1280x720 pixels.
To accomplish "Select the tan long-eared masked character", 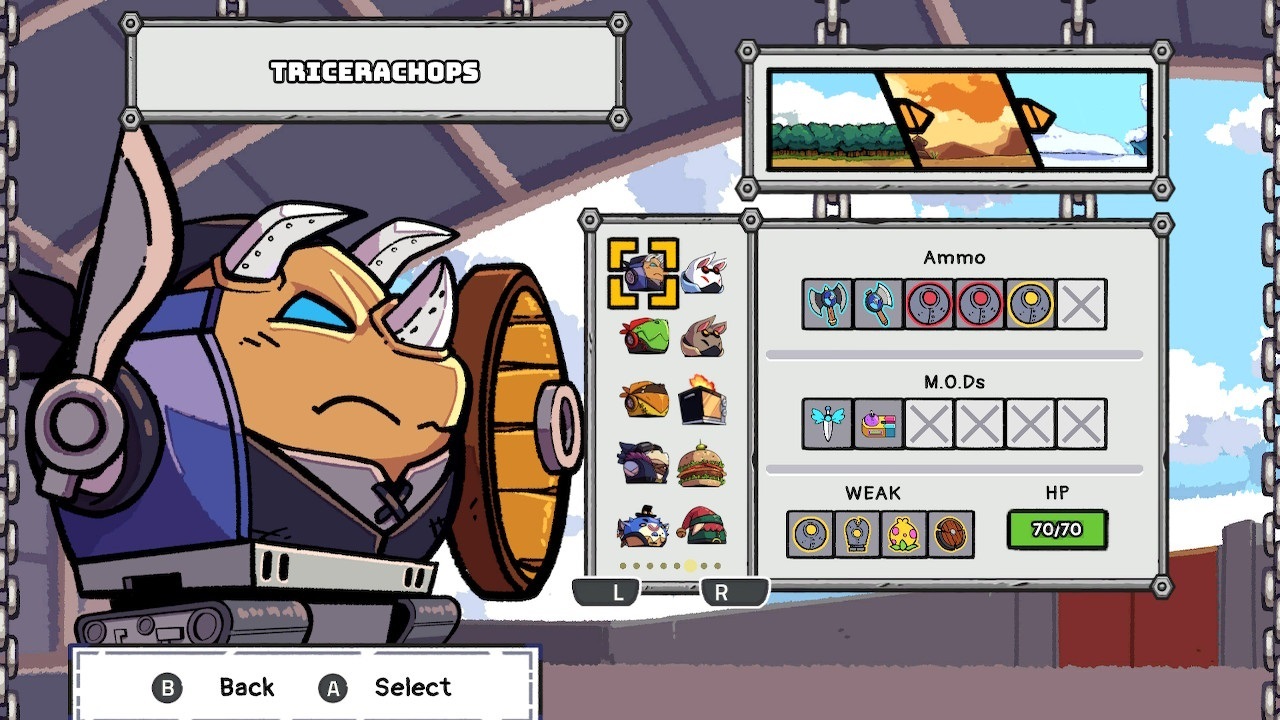I will pos(703,337).
